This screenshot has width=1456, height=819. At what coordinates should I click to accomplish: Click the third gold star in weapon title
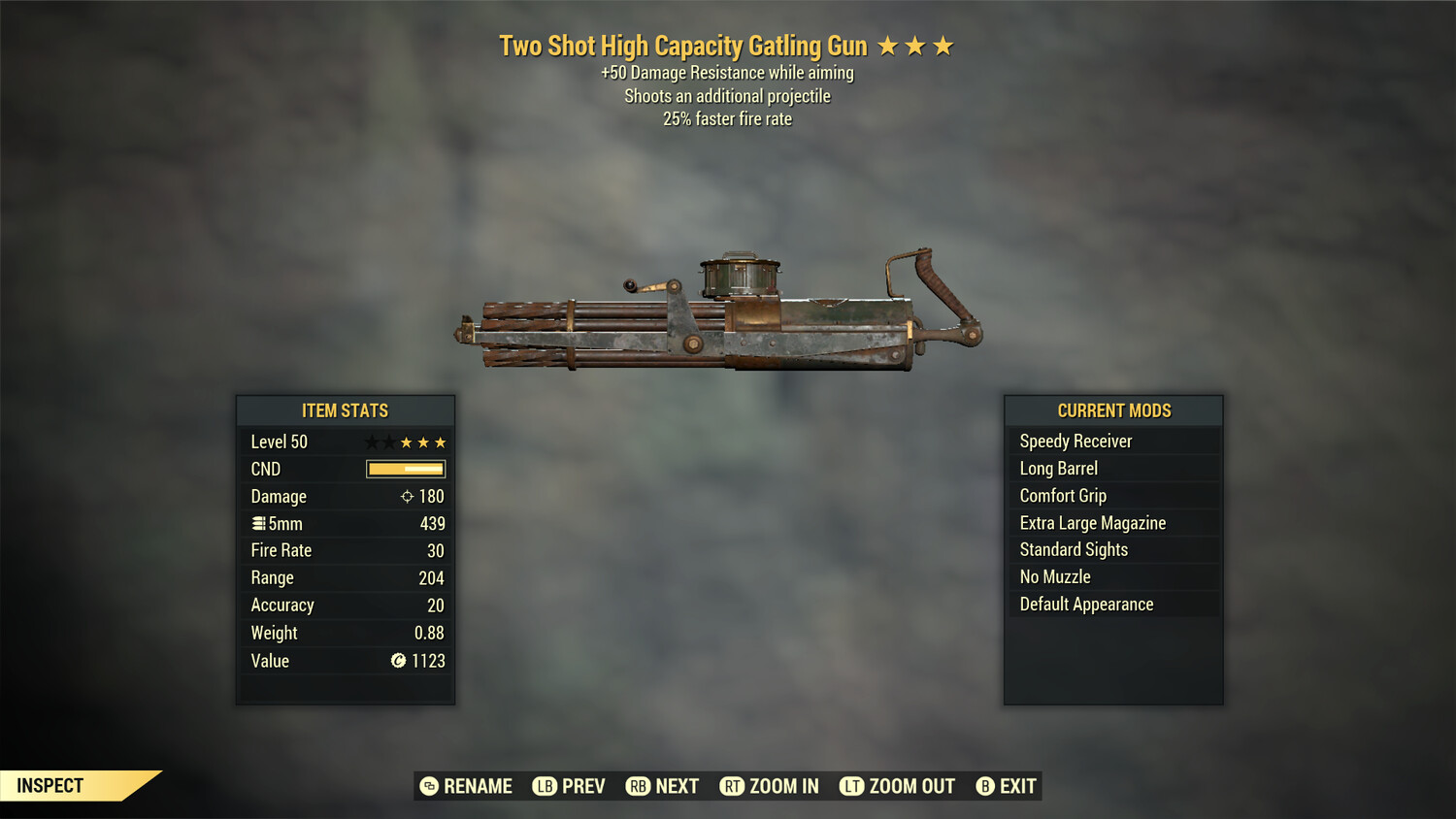point(943,45)
